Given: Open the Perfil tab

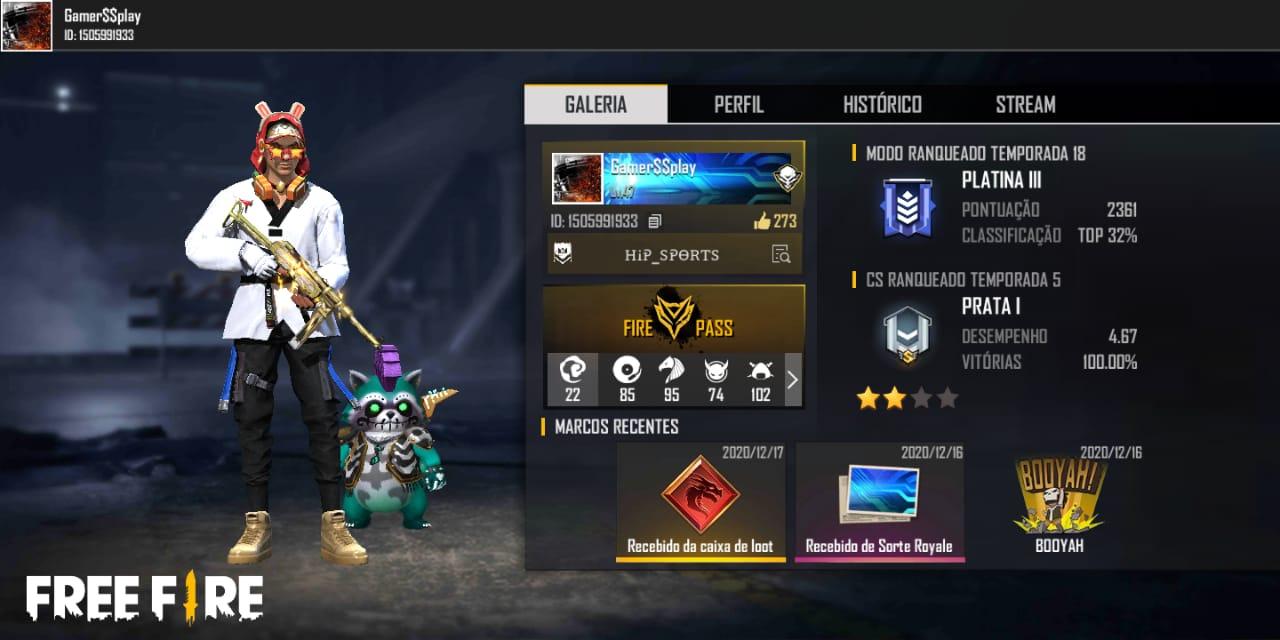Looking at the screenshot, I should pos(738,105).
